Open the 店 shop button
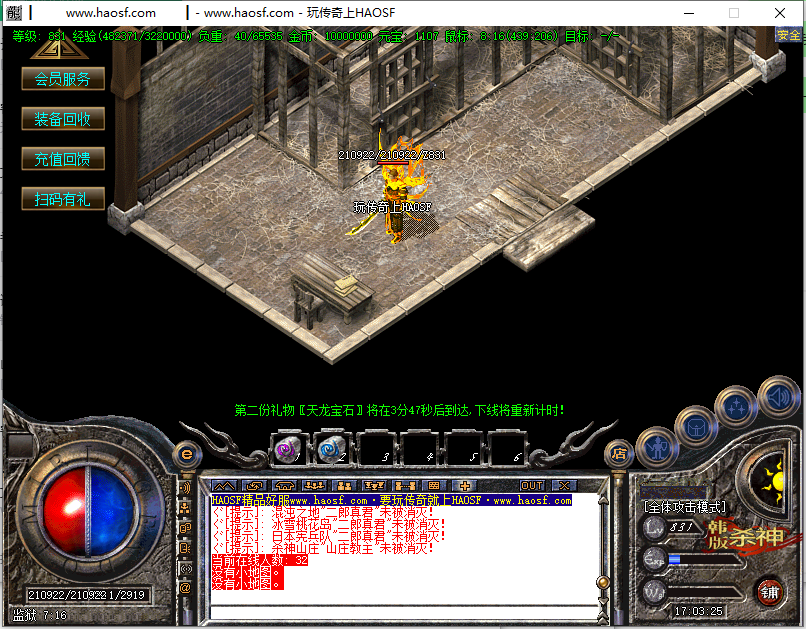 (x=619, y=453)
